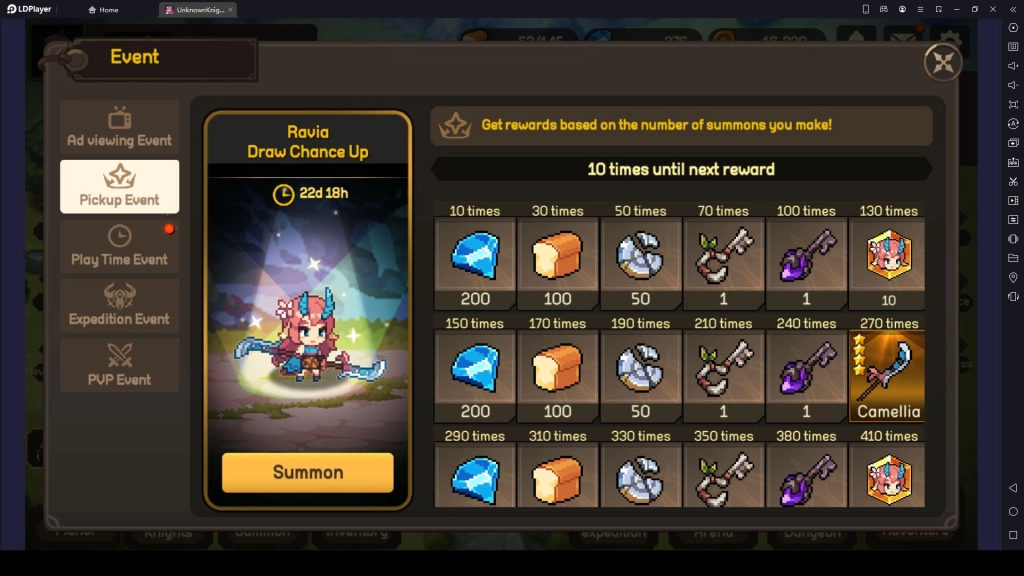
Task: Close the Event window
Action: (x=942, y=62)
